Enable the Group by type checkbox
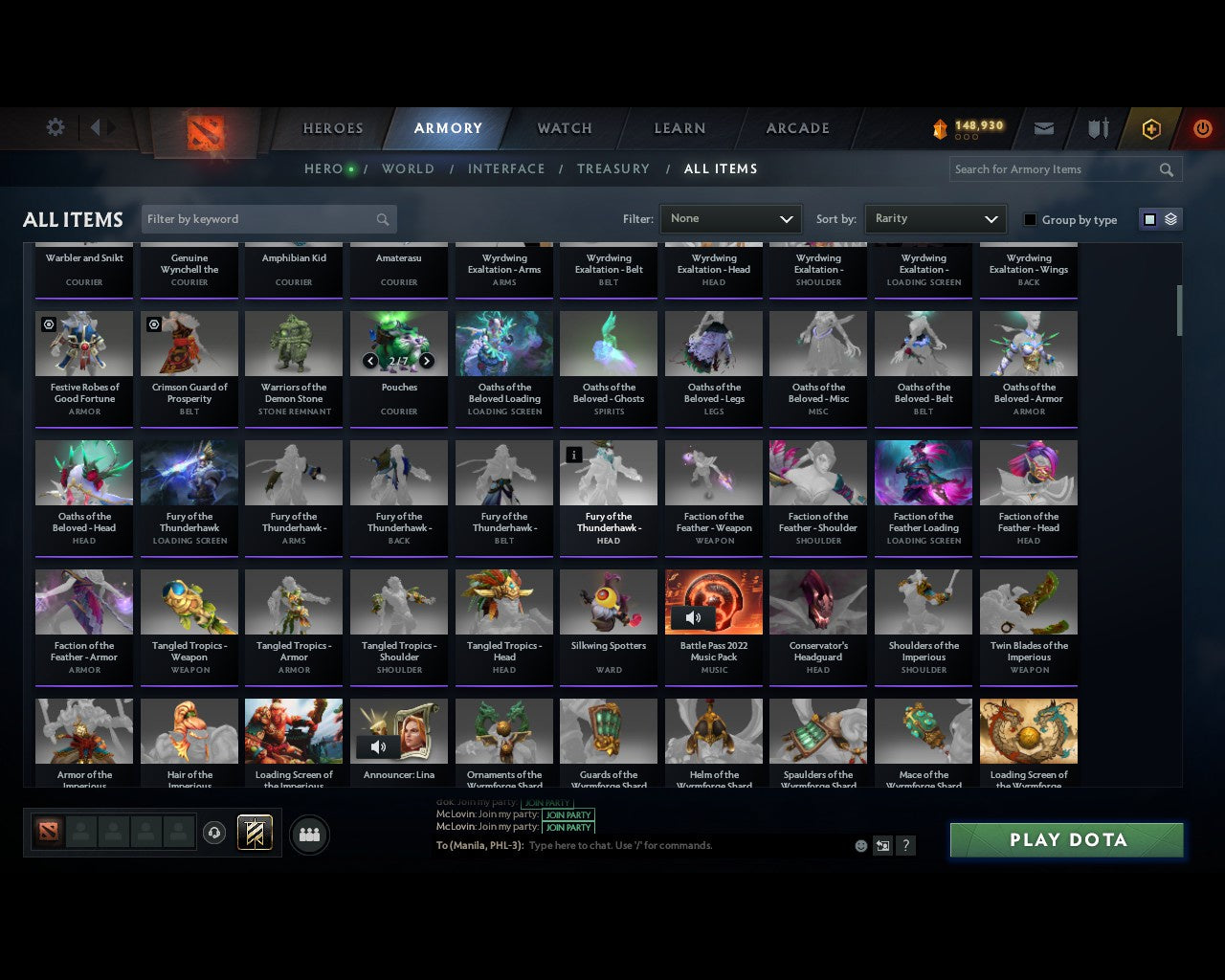Viewport: 1225px width, 980px height. click(x=1030, y=219)
